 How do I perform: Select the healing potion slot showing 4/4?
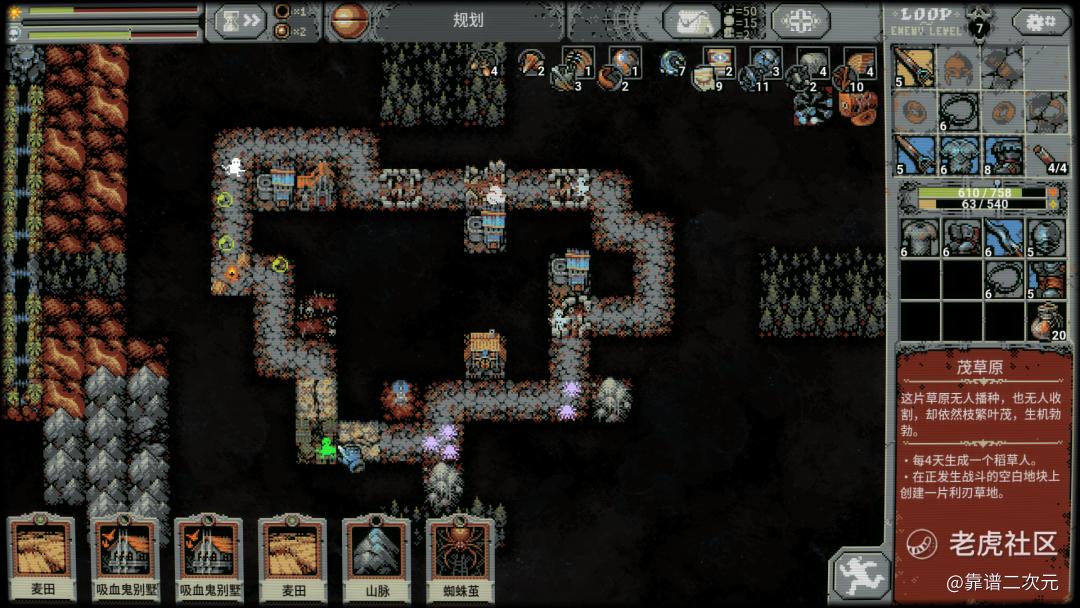coord(1047,156)
